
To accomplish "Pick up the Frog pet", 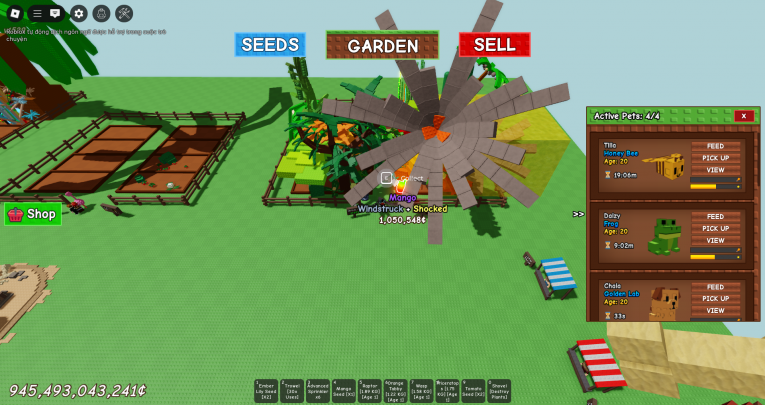I will coord(715,228).
